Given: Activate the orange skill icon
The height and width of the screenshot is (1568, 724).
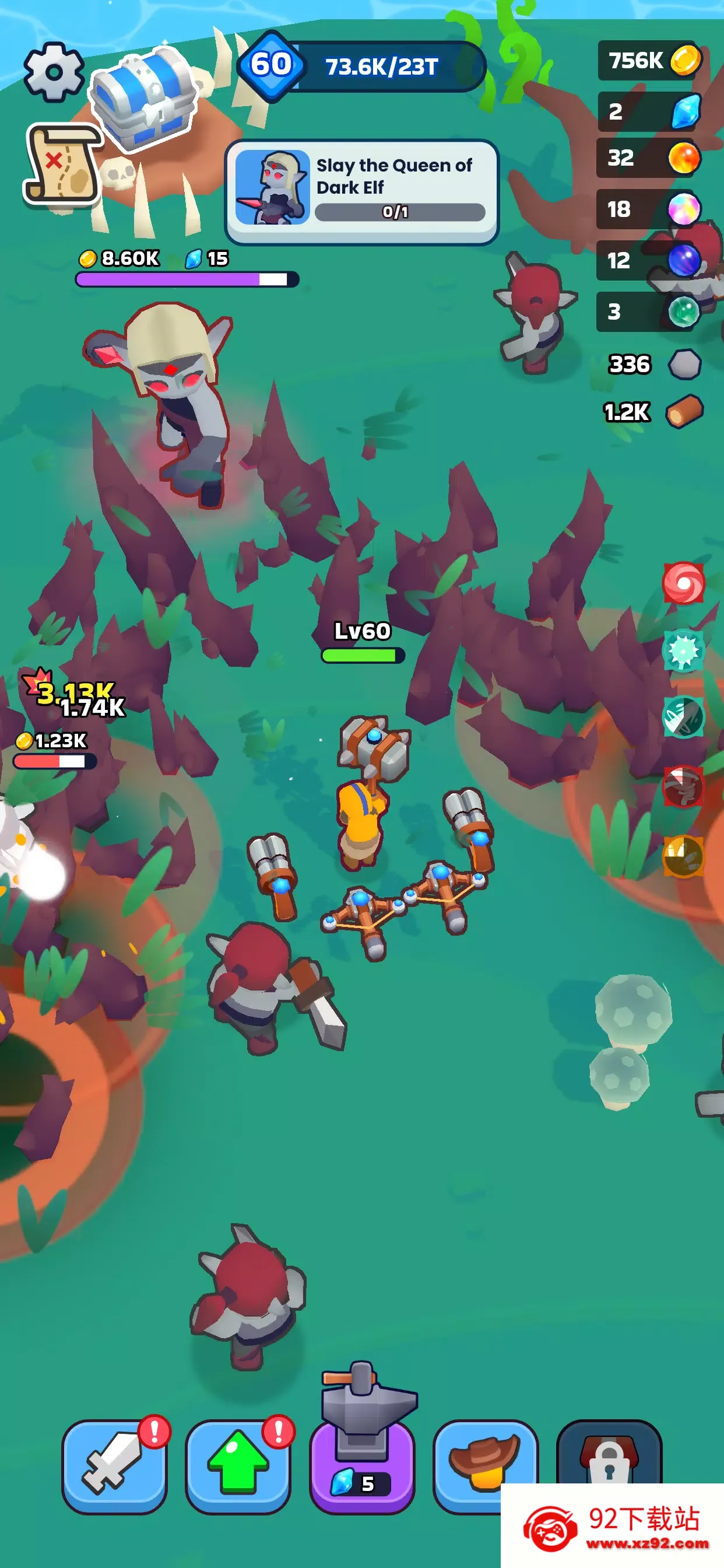Looking at the screenshot, I should click(683, 856).
